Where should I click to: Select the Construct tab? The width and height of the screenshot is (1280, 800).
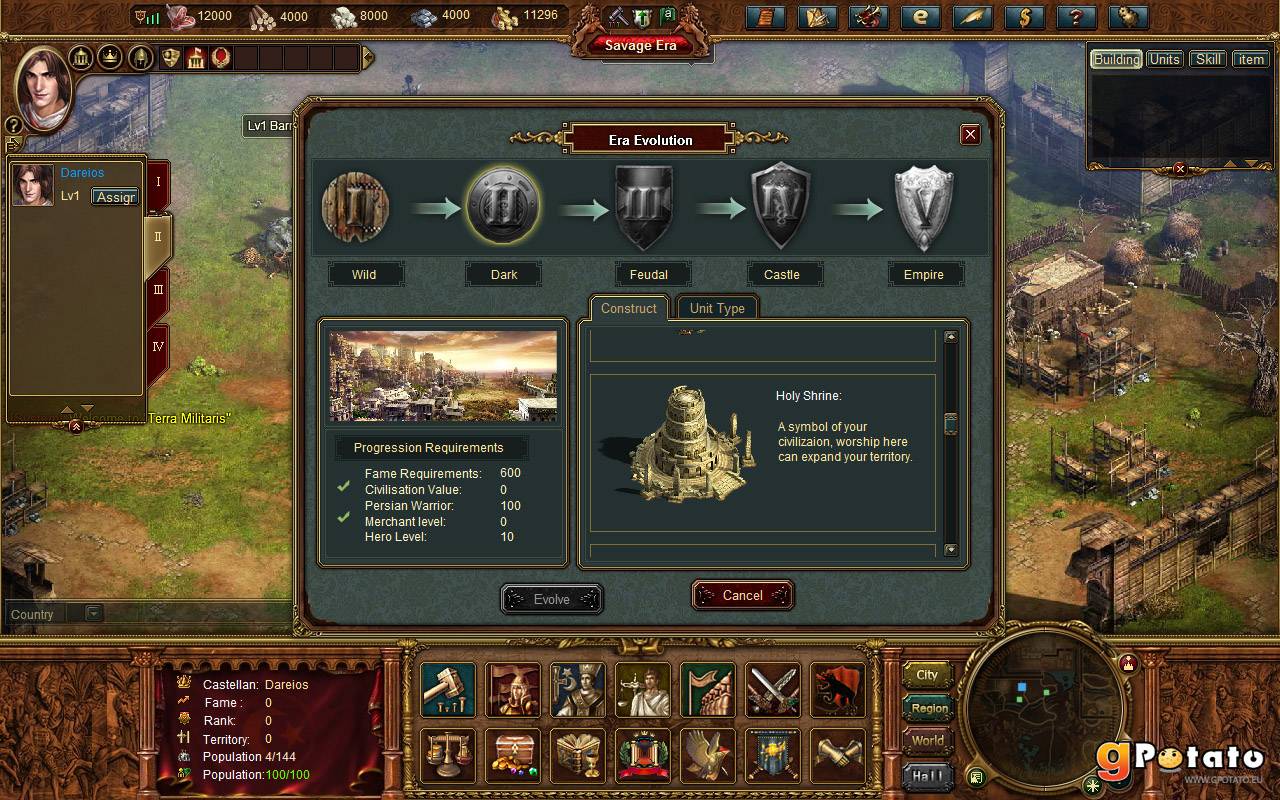[628, 308]
